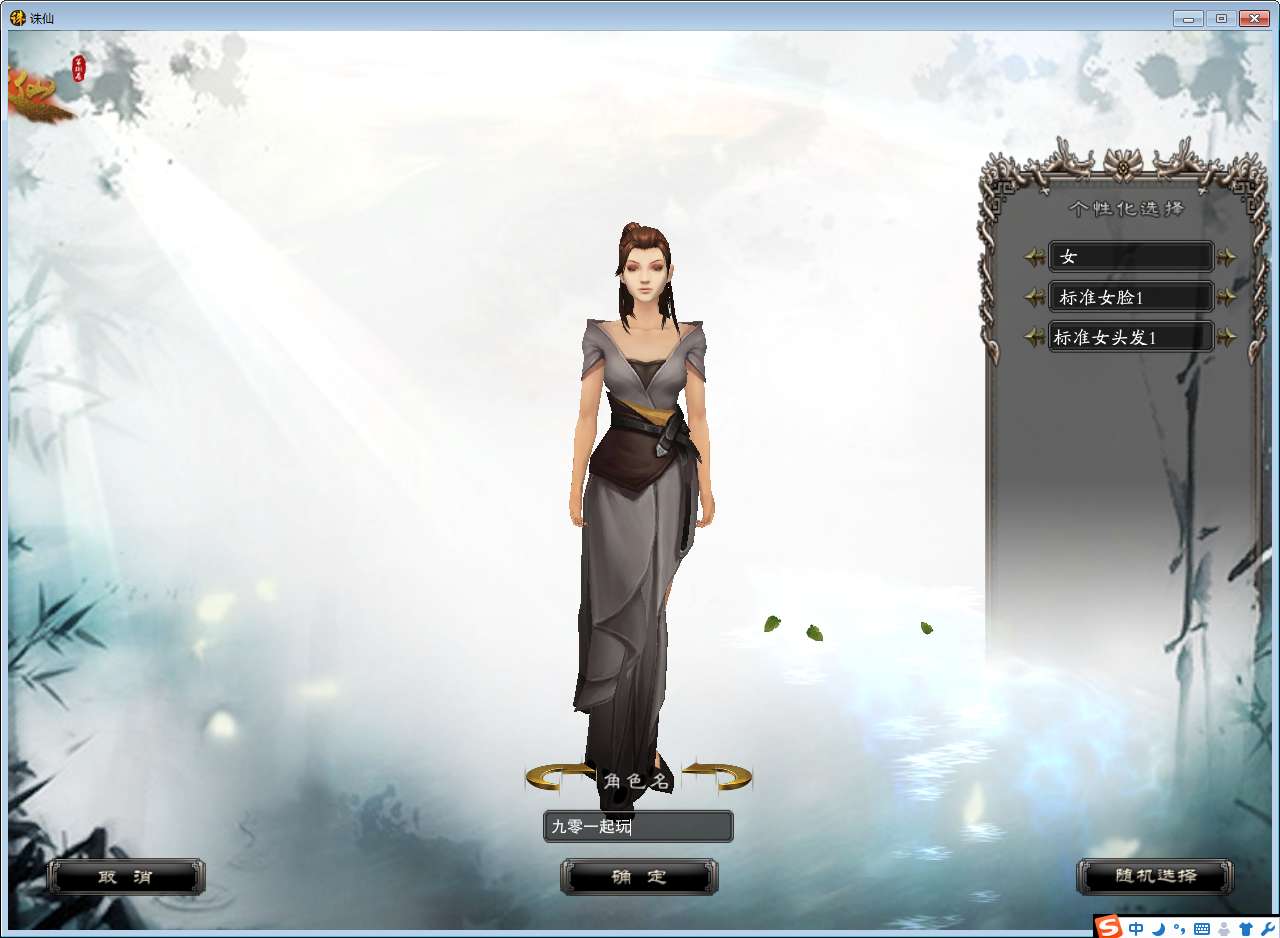Switch gender with arrow left of 女
1280x938 pixels.
click(1034, 258)
